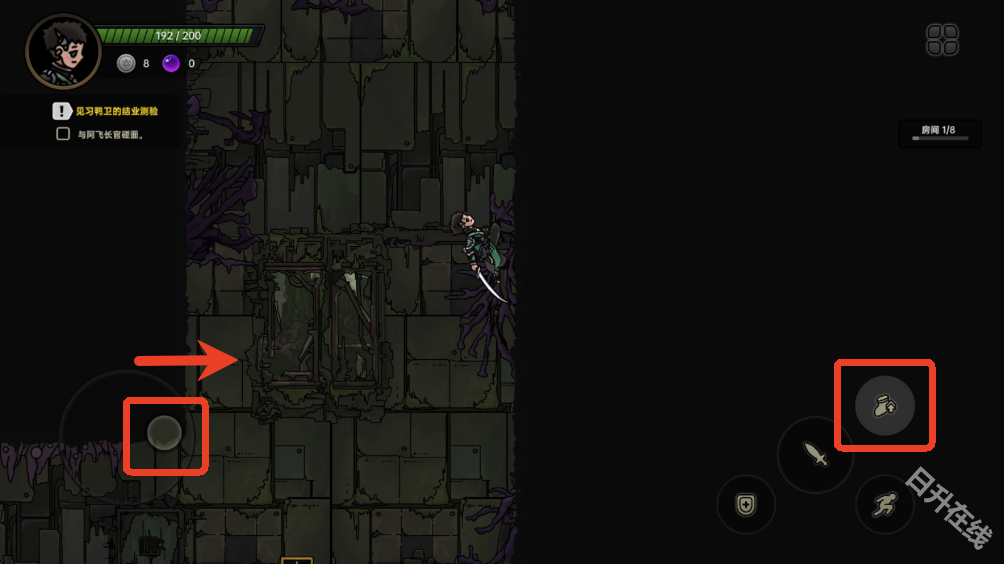Click the player character portrait
The height and width of the screenshot is (564, 1004).
click(x=63, y=52)
